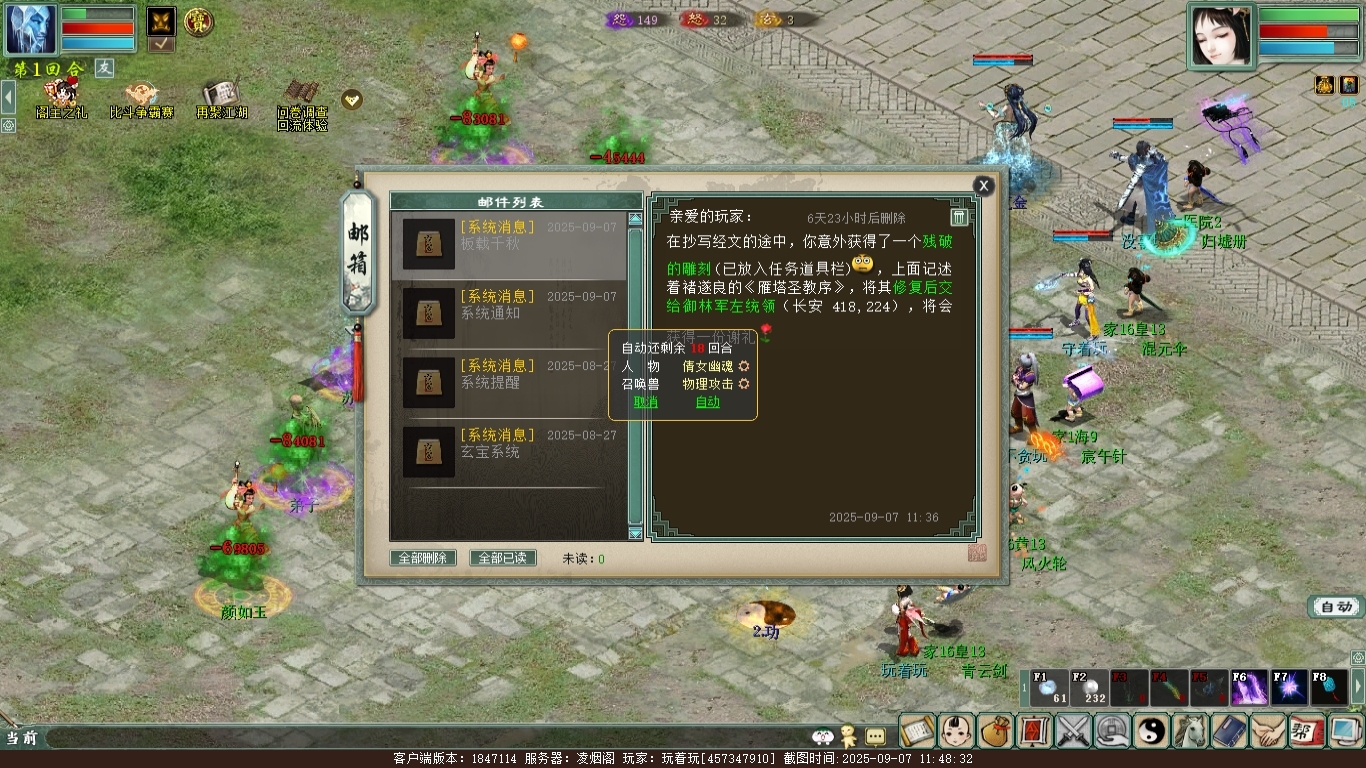1366x768 pixels.
Task: Open the money bag inventory icon
Action: tap(995, 731)
